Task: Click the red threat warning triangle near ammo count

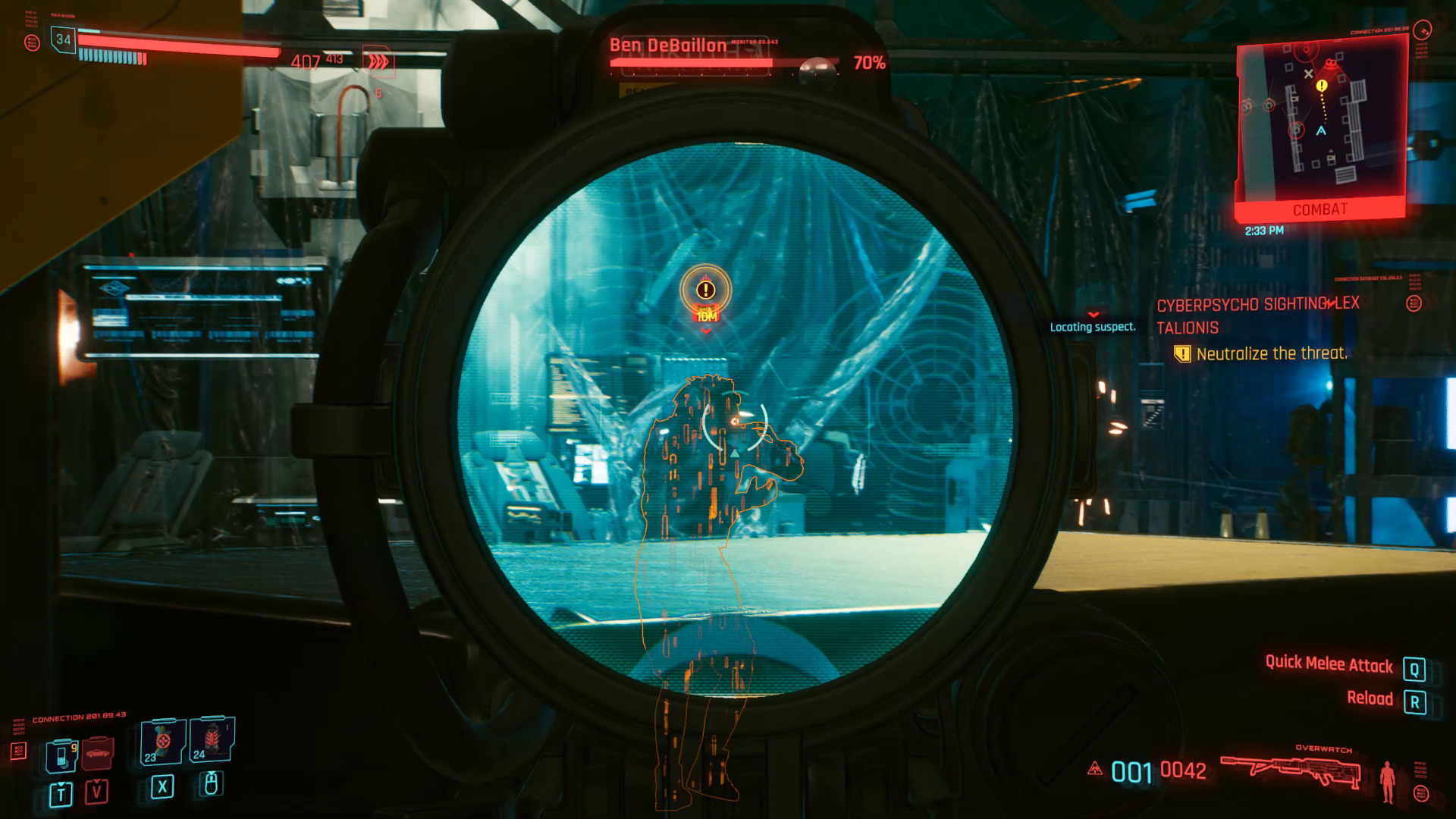Action: 1094,769
